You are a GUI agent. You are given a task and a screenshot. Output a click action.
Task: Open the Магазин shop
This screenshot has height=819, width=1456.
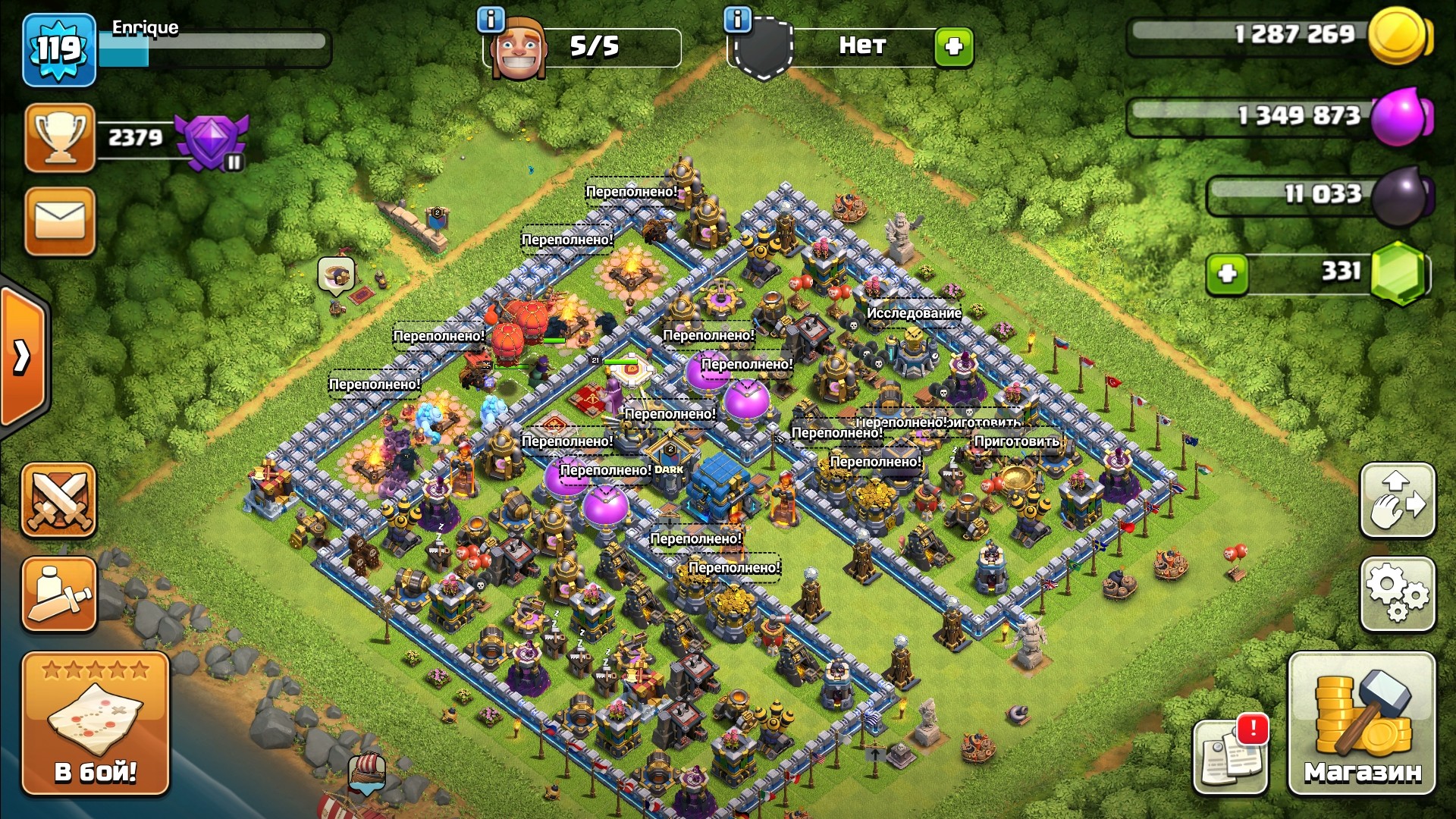click(1362, 723)
